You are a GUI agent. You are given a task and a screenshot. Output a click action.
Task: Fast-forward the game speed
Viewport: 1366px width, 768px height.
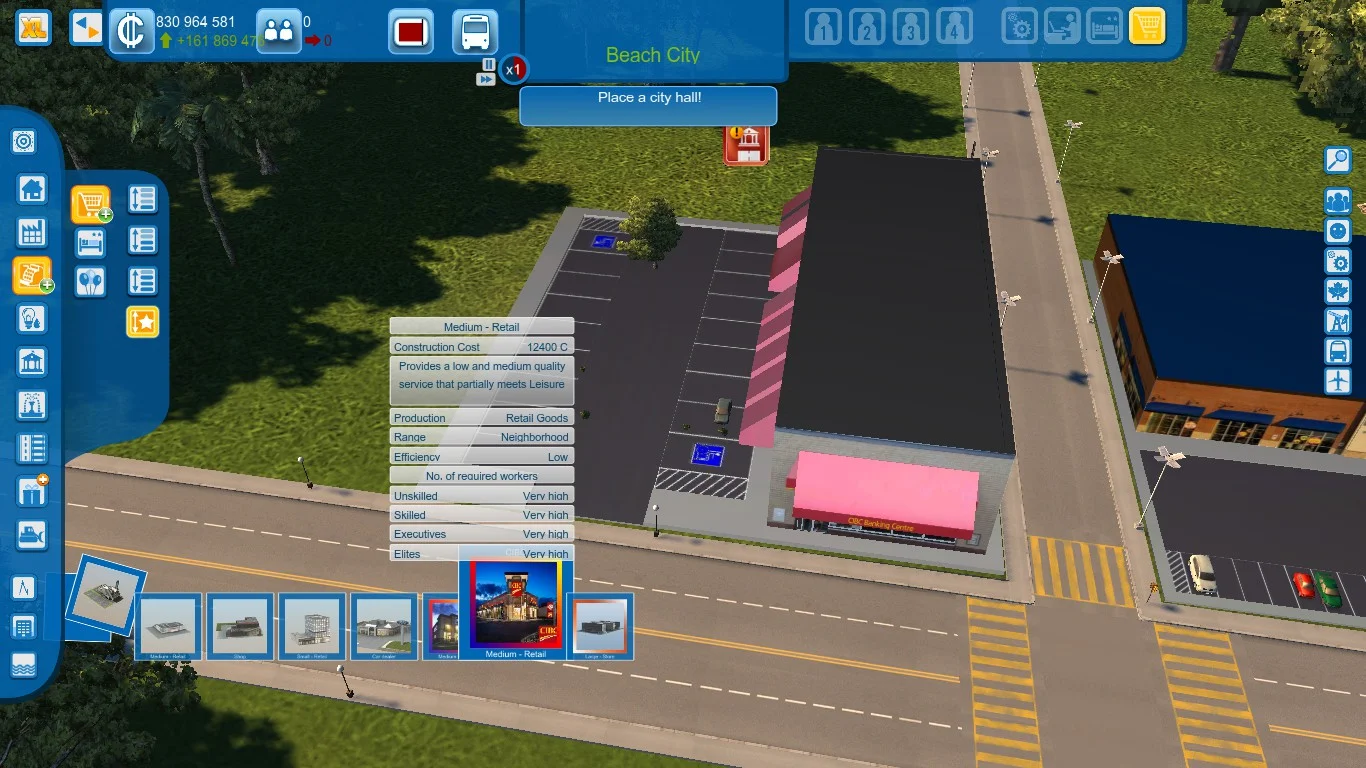tap(486, 79)
